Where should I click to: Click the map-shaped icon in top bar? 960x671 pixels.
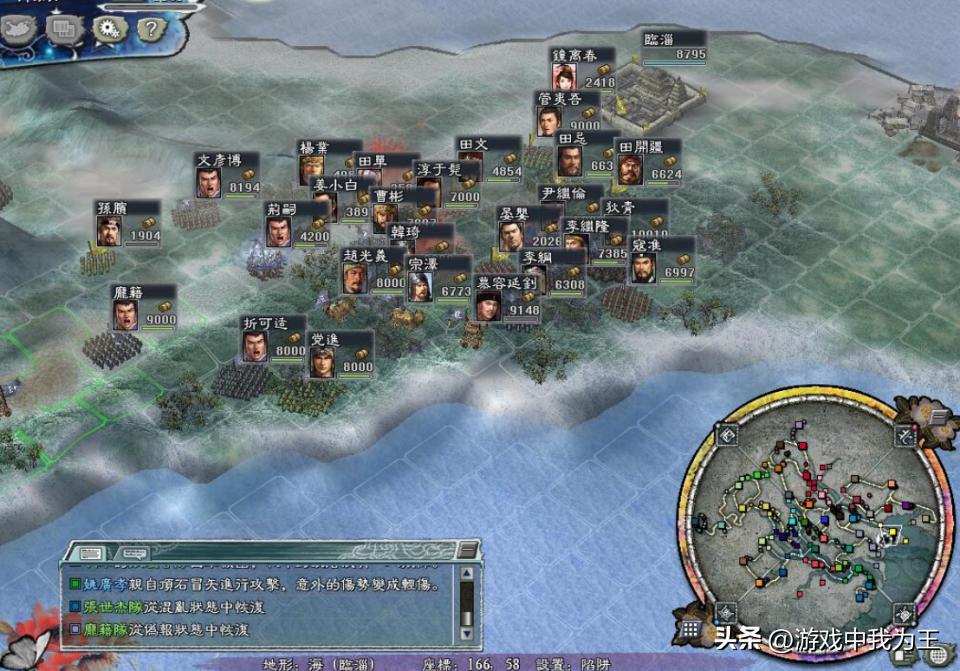pos(18,30)
